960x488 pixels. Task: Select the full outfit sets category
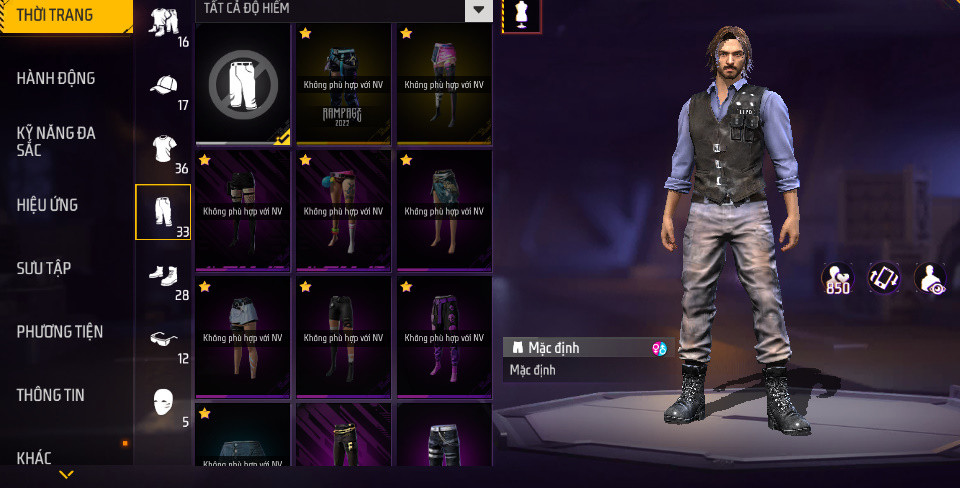pyautogui.click(x=163, y=24)
